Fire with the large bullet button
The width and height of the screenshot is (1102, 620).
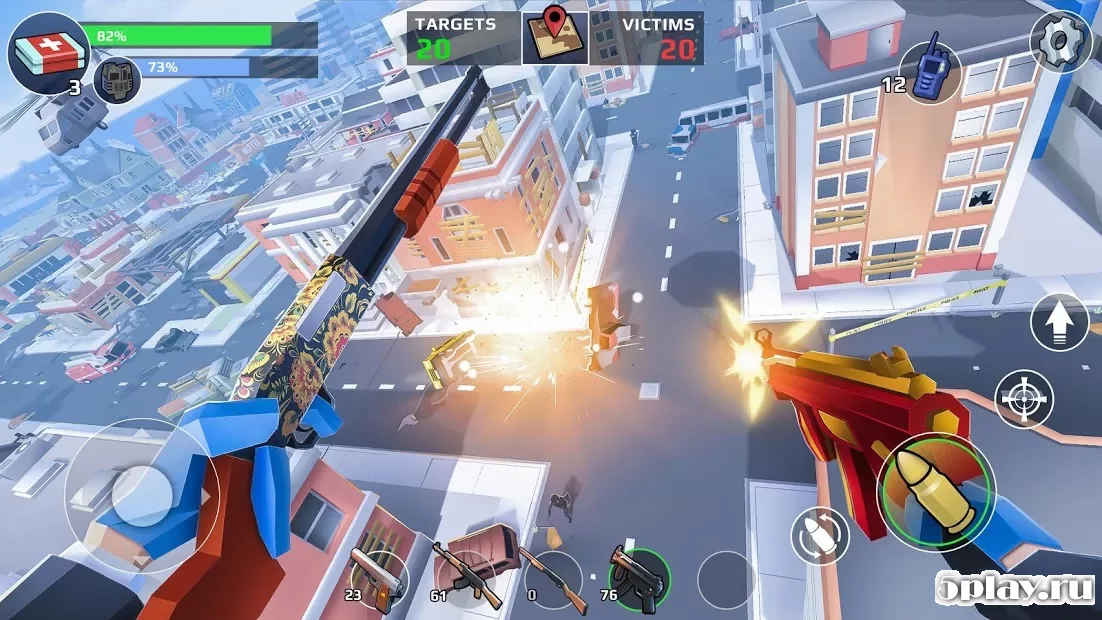click(x=936, y=491)
